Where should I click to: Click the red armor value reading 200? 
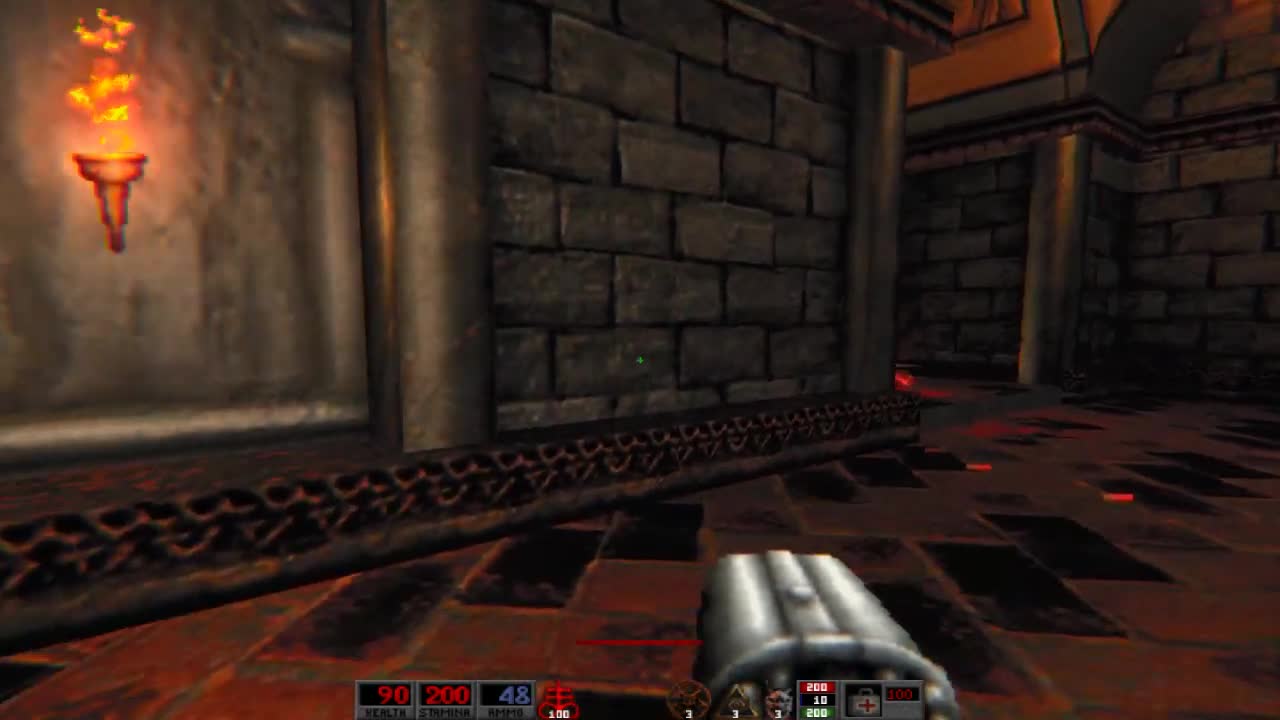click(817, 687)
